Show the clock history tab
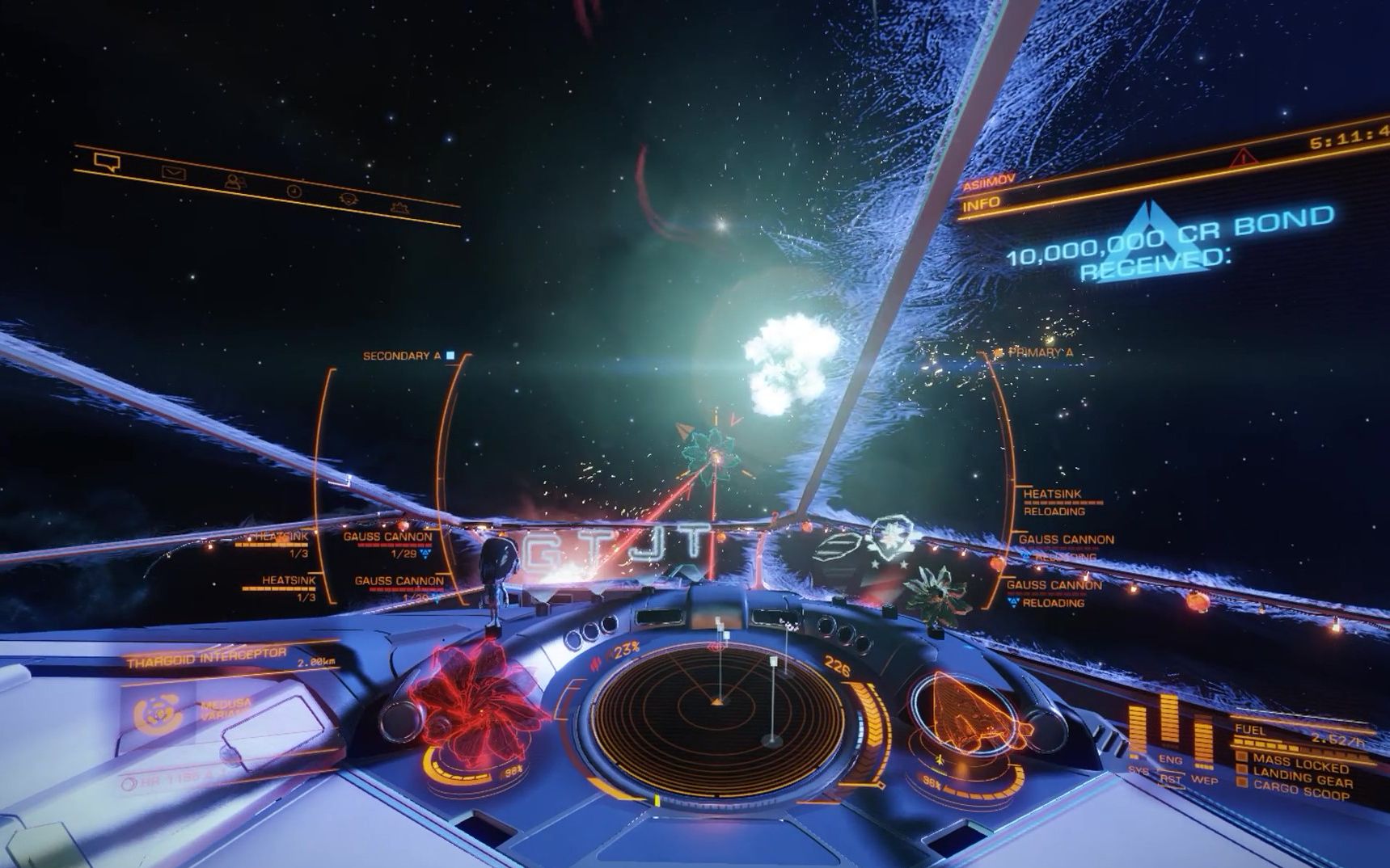Screen dimensions: 1390x868 click(294, 192)
